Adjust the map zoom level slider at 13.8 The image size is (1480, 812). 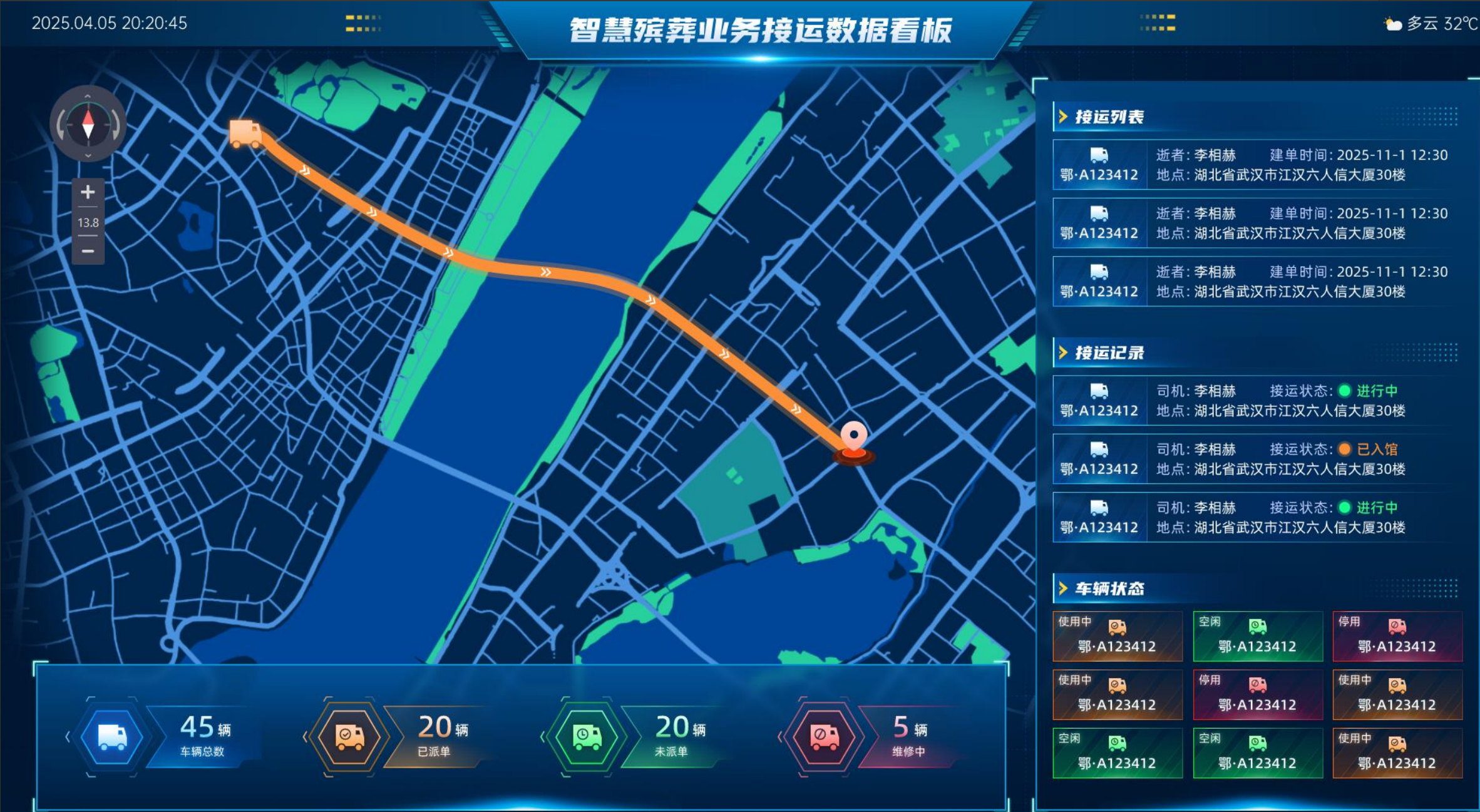[87, 222]
